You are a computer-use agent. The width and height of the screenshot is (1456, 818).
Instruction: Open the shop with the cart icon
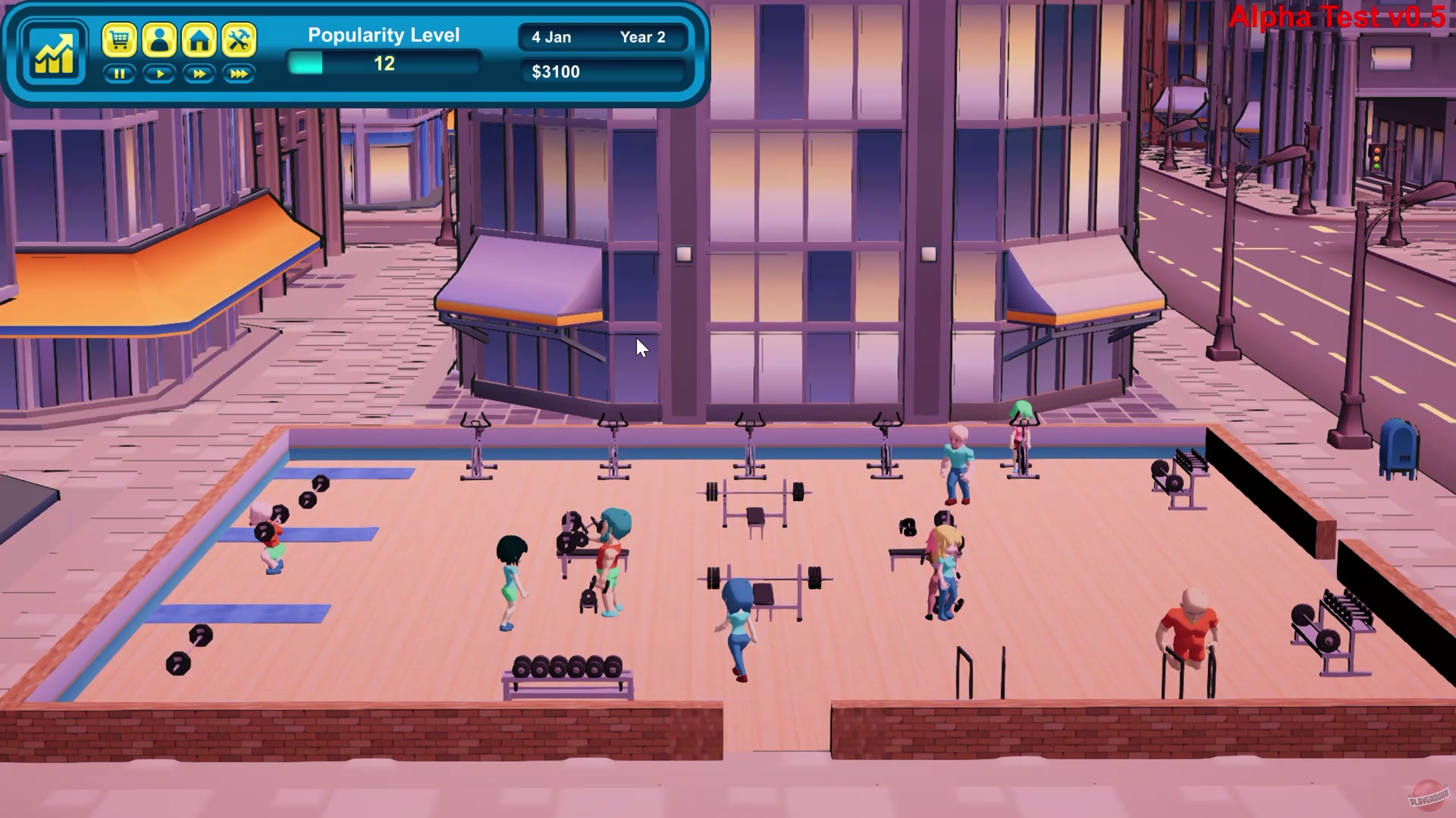coord(121,39)
